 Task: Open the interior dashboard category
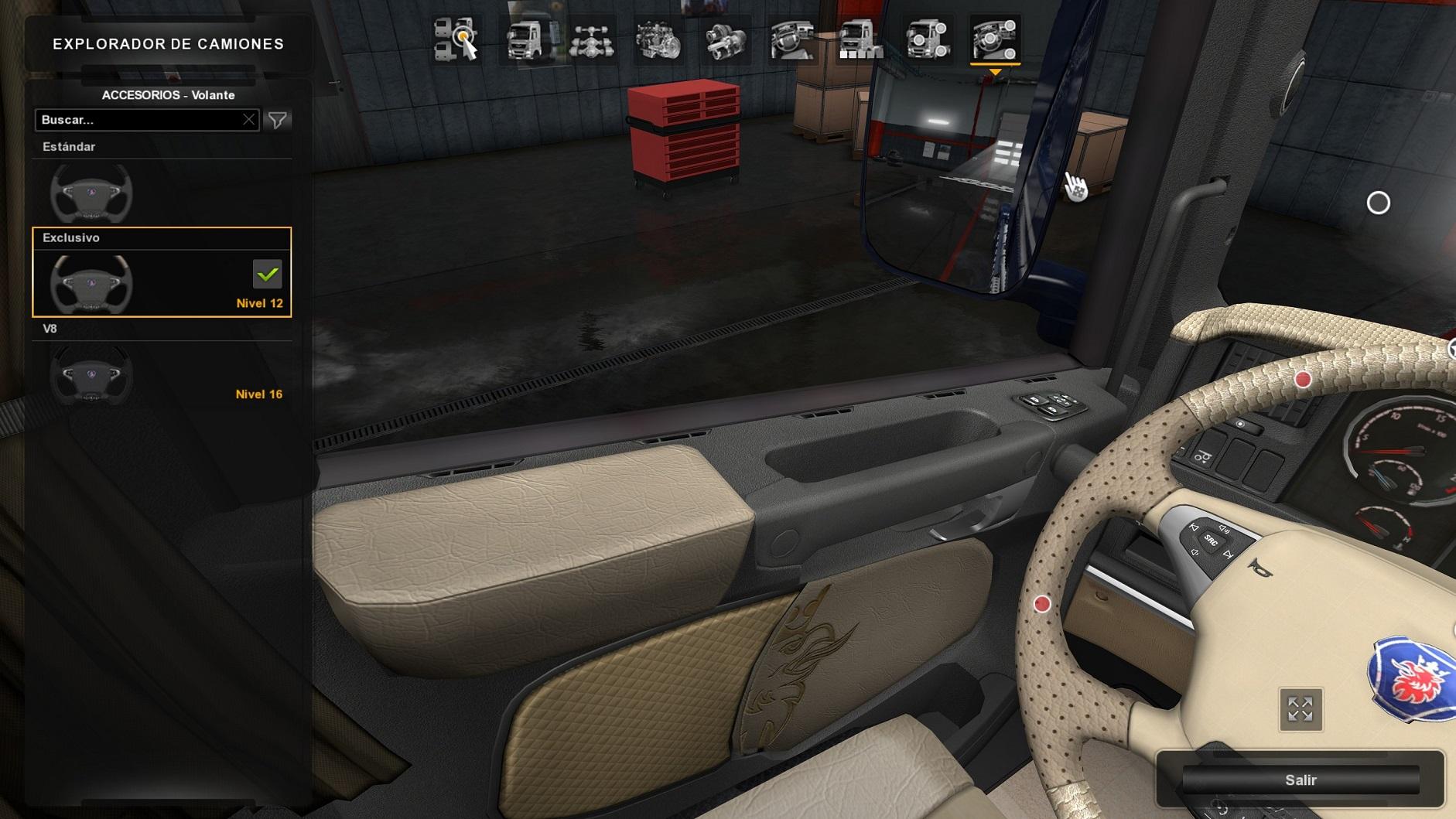coord(793,39)
